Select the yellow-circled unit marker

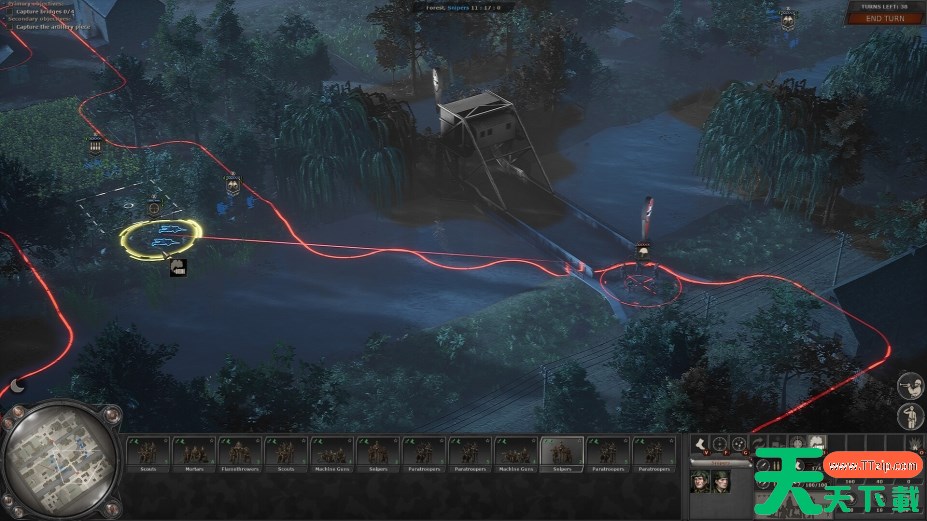tap(162, 237)
